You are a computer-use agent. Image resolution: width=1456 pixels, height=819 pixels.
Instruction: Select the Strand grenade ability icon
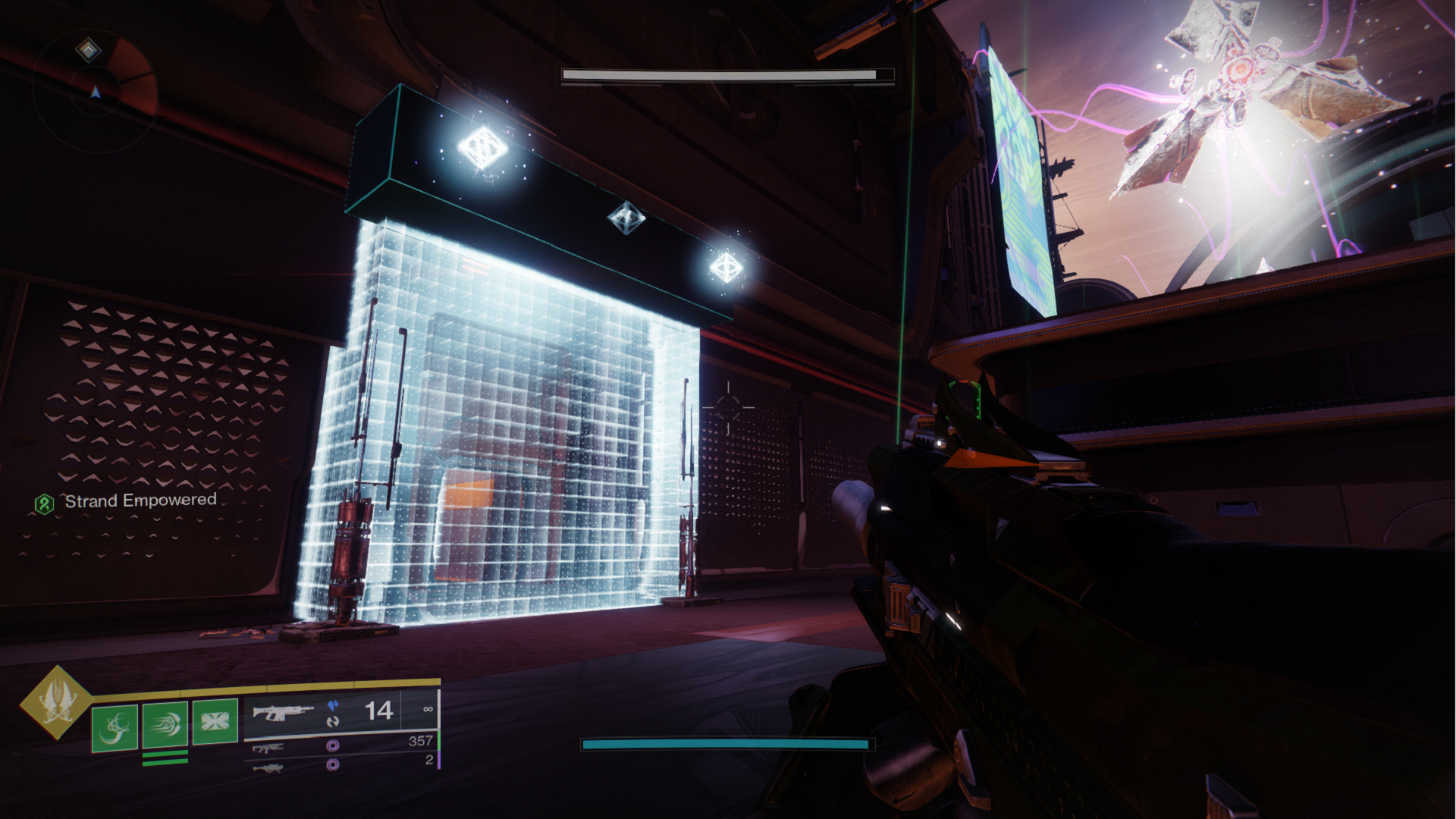[x=115, y=726]
